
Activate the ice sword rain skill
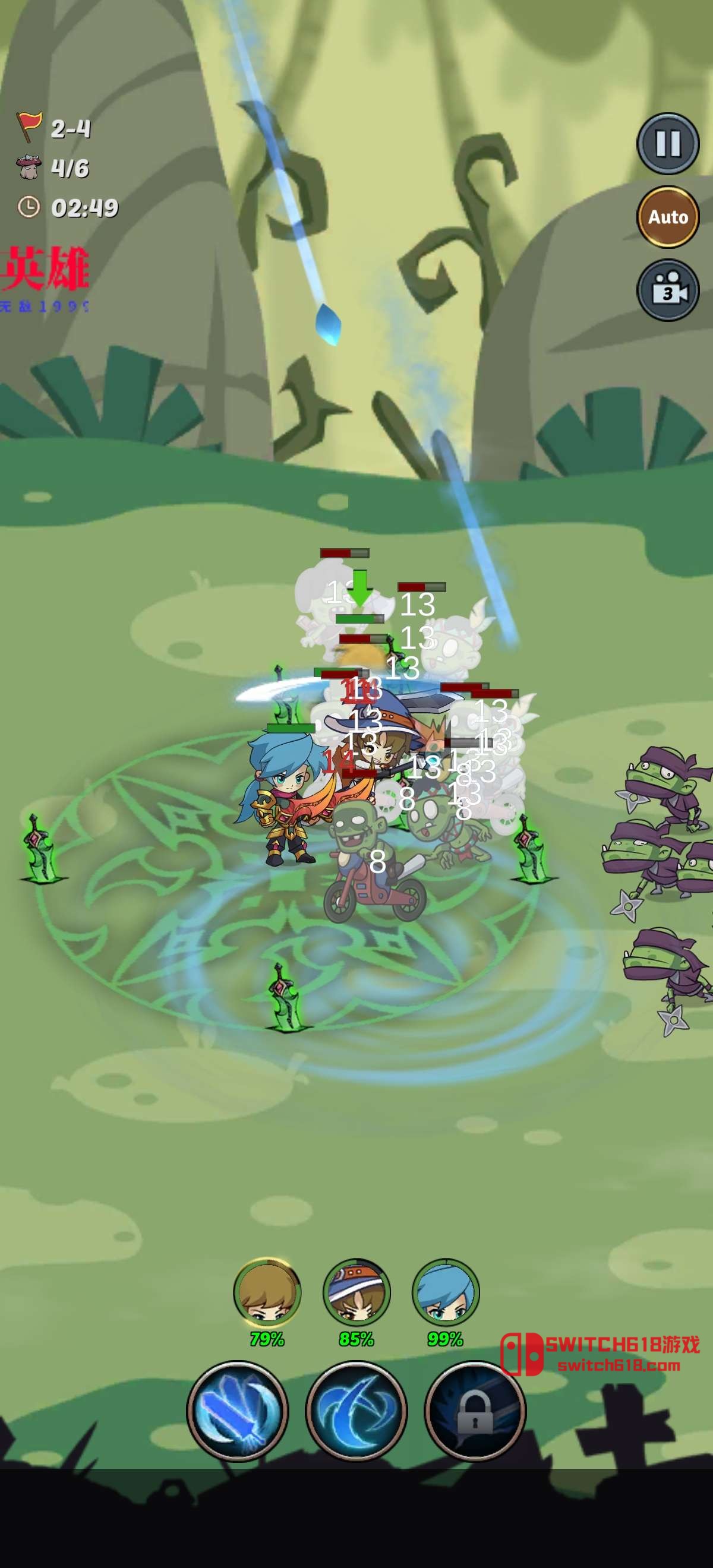[x=238, y=1411]
